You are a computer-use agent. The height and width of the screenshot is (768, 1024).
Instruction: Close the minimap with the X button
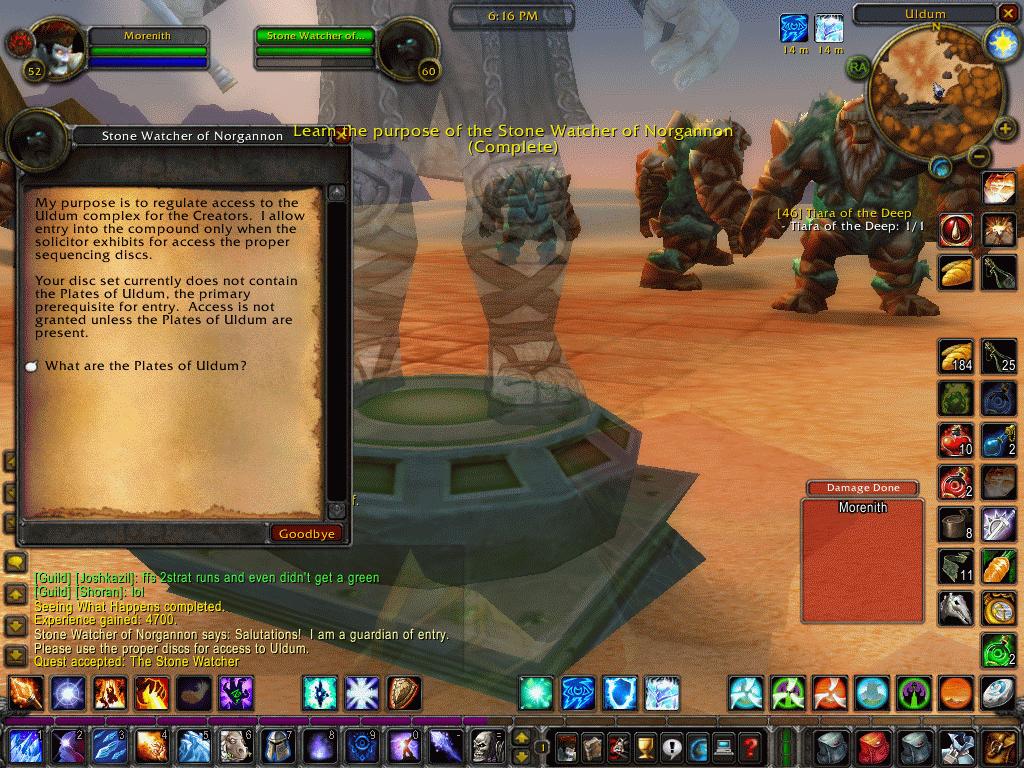pos(1007,14)
